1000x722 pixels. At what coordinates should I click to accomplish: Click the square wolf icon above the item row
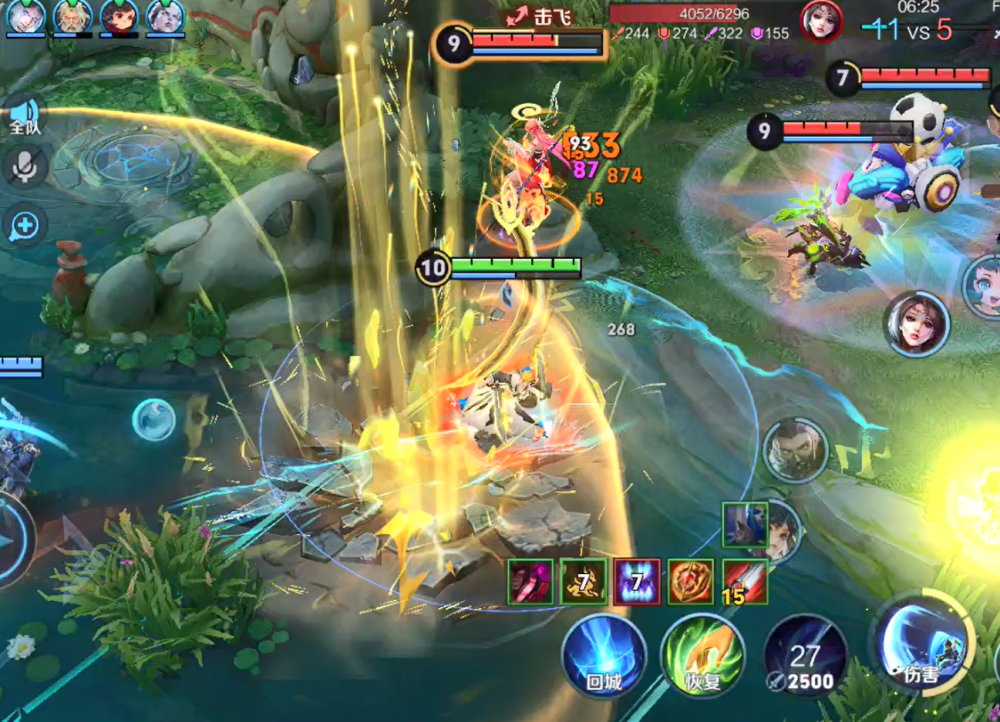click(x=744, y=524)
